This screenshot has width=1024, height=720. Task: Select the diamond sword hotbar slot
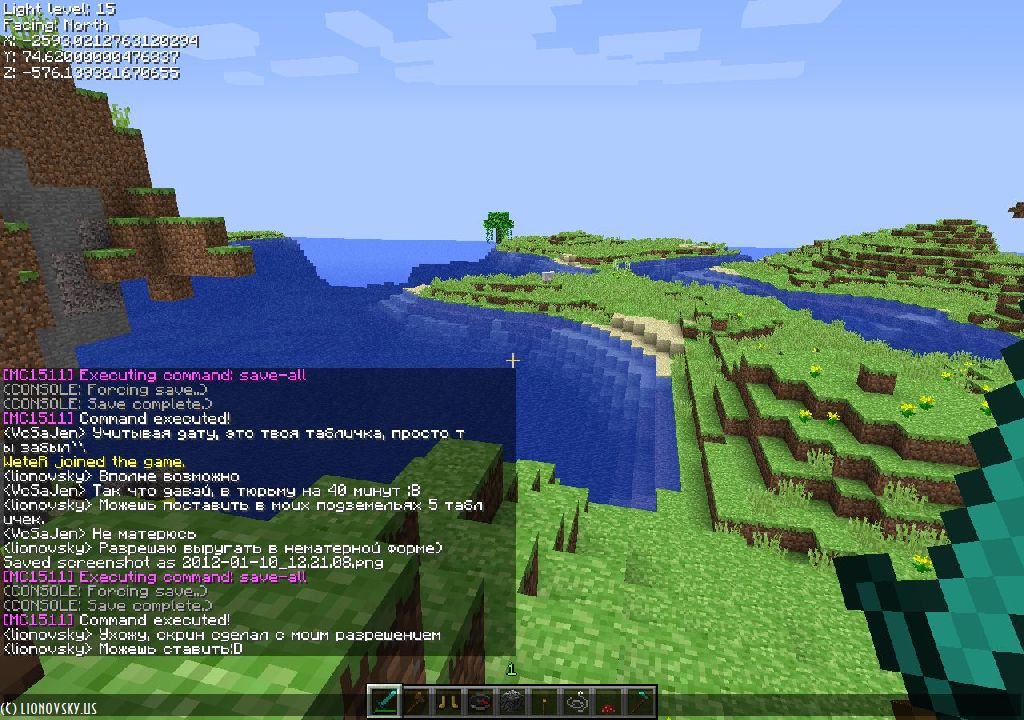click(x=386, y=702)
